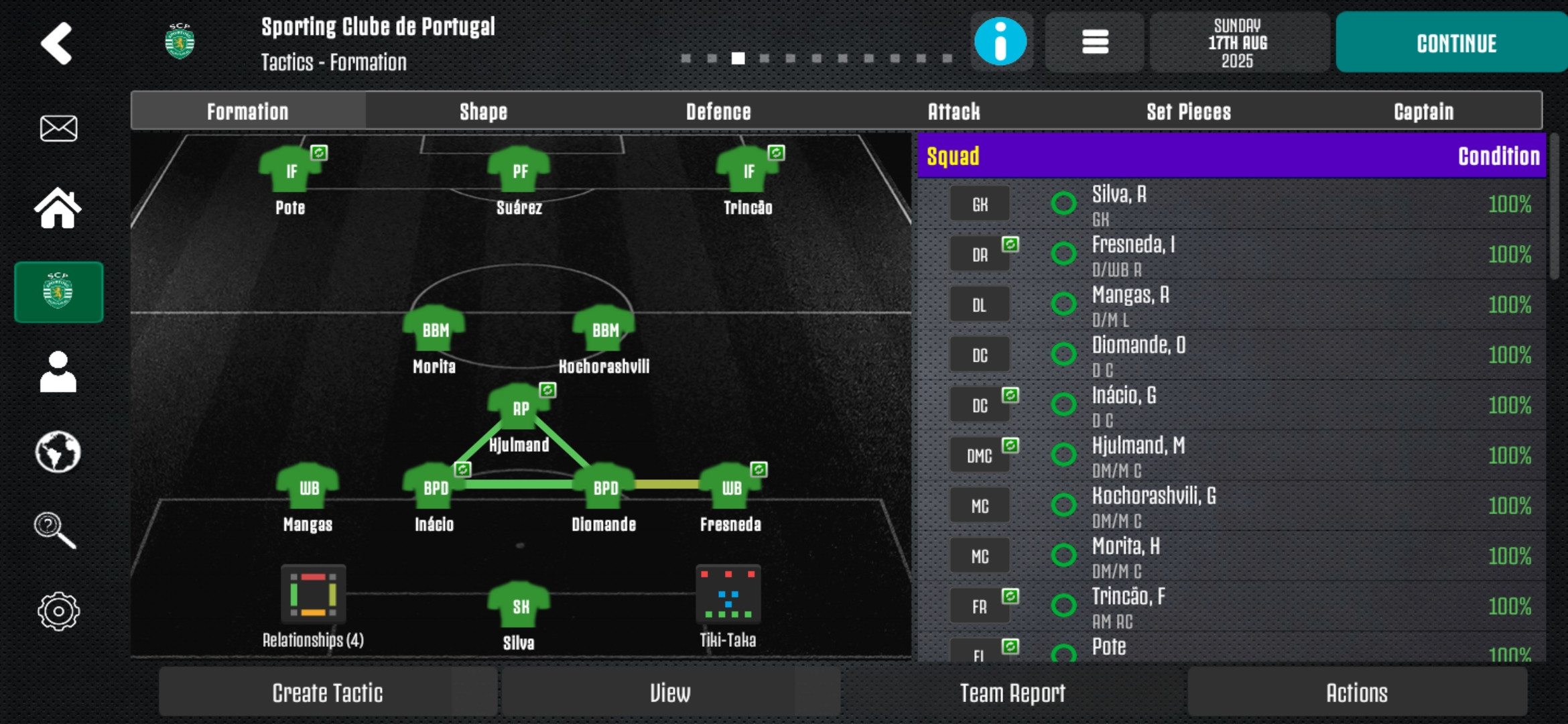Show the Captain tab
Screen dimensions: 1568x724
(1424, 111)
